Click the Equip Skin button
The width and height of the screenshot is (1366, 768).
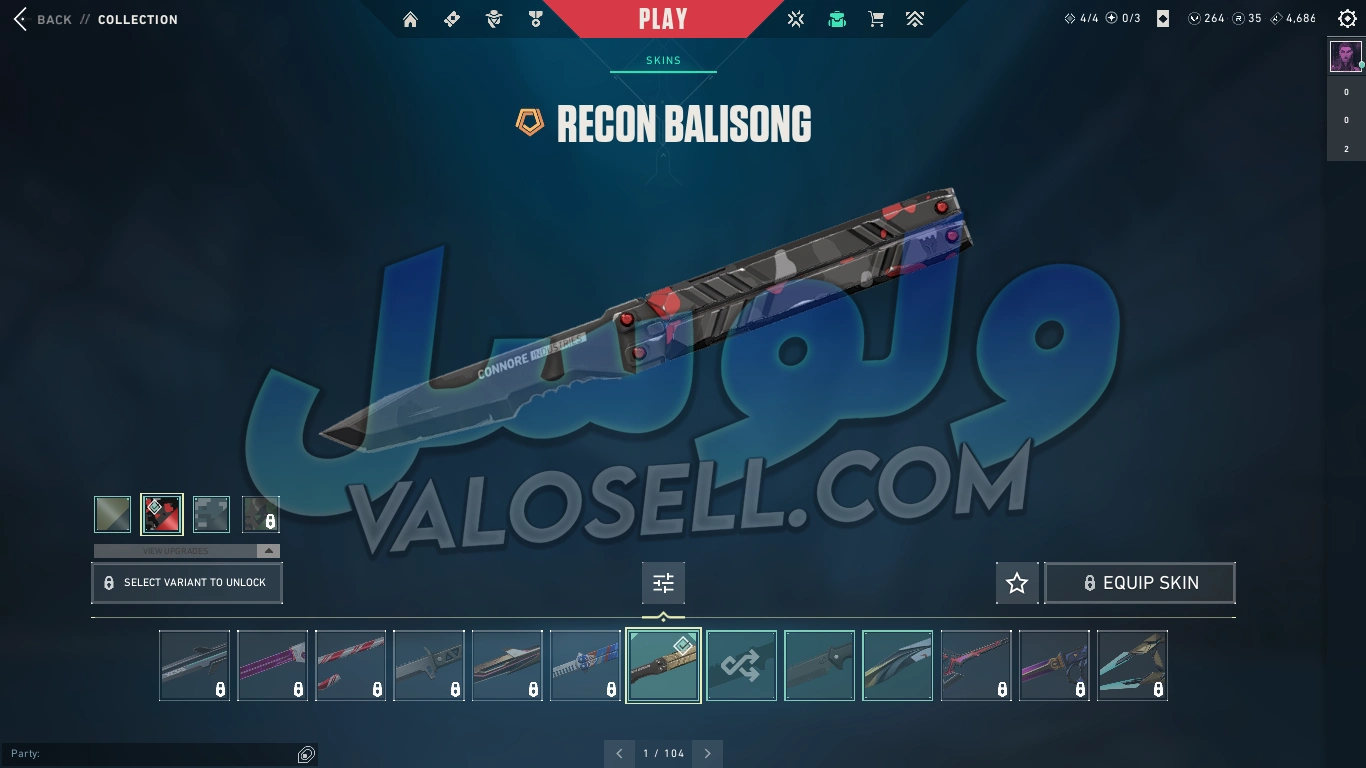(x=1140, y=583)
